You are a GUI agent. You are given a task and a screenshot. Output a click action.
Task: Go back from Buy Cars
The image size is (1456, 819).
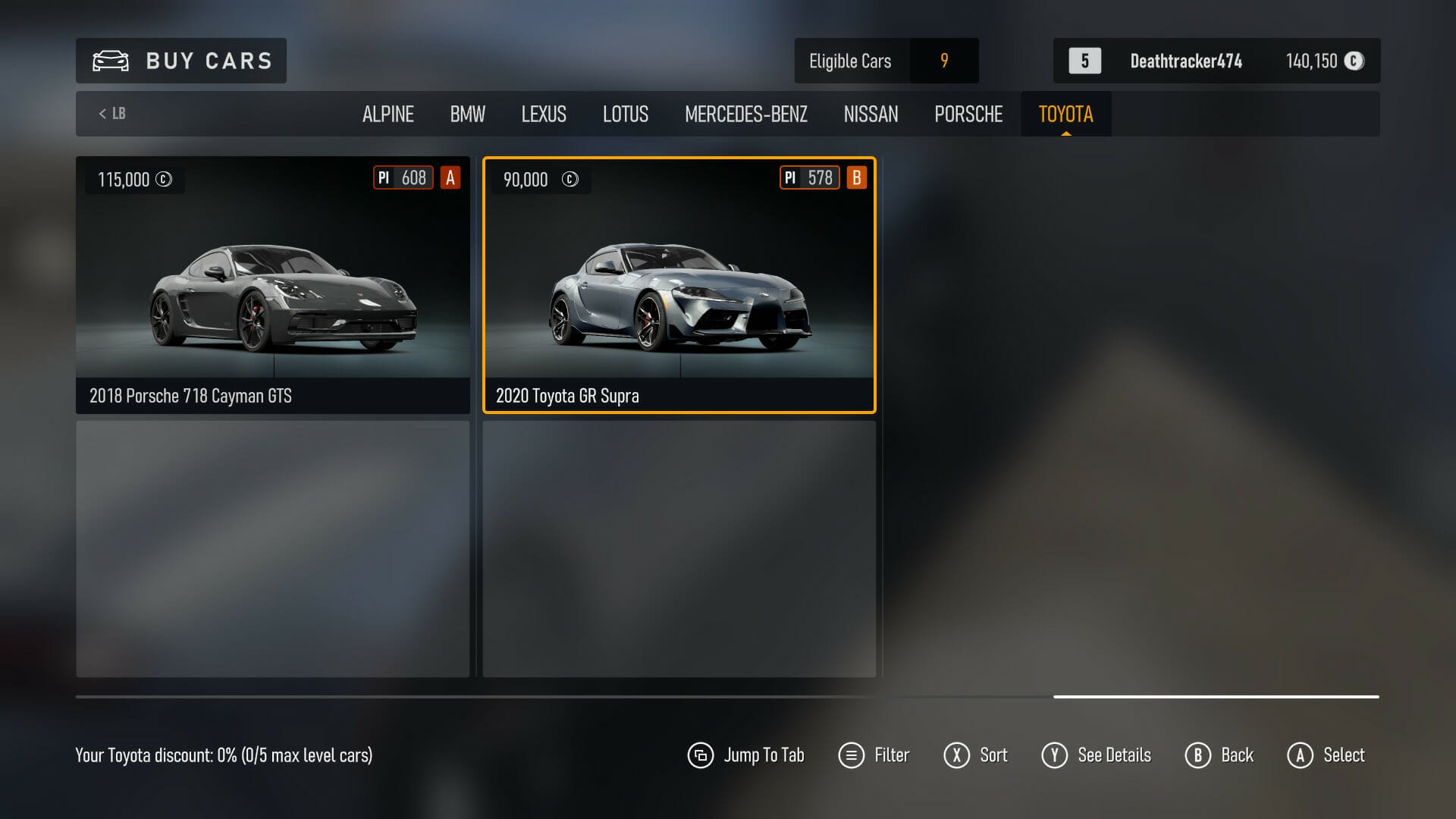pos(1219,755)
